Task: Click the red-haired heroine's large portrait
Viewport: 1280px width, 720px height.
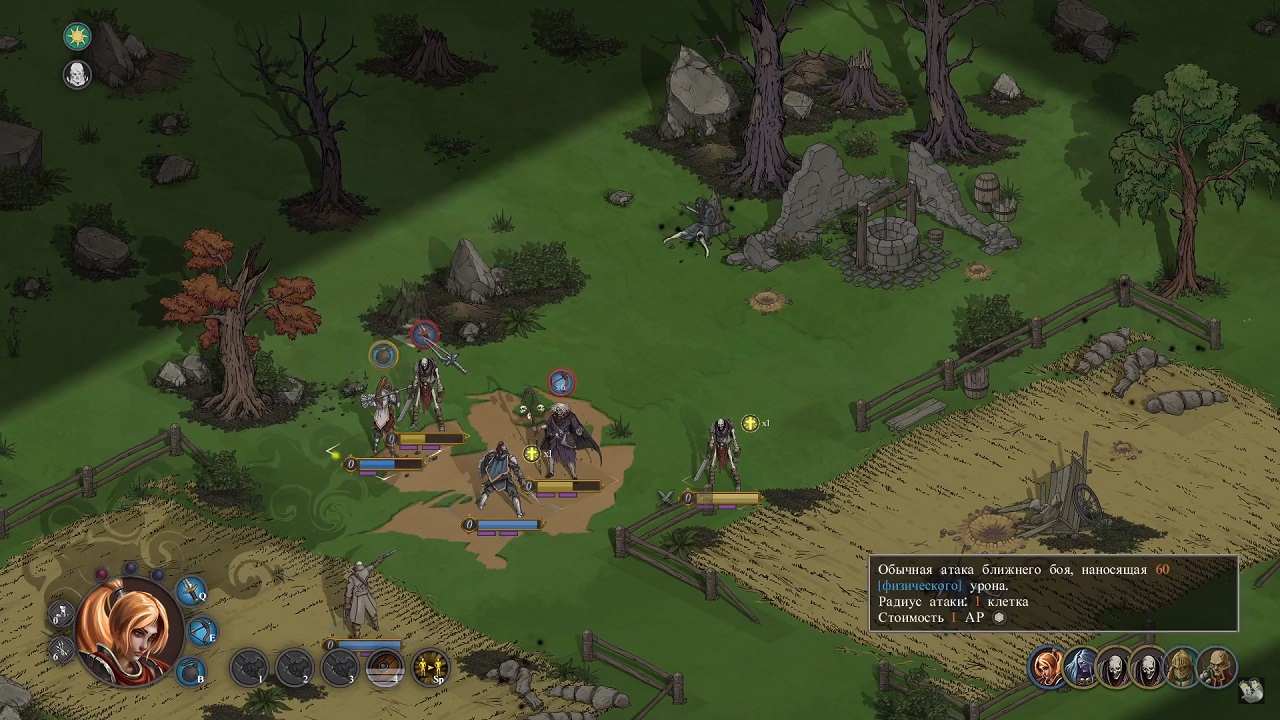Action: click(x=129, y=631)
